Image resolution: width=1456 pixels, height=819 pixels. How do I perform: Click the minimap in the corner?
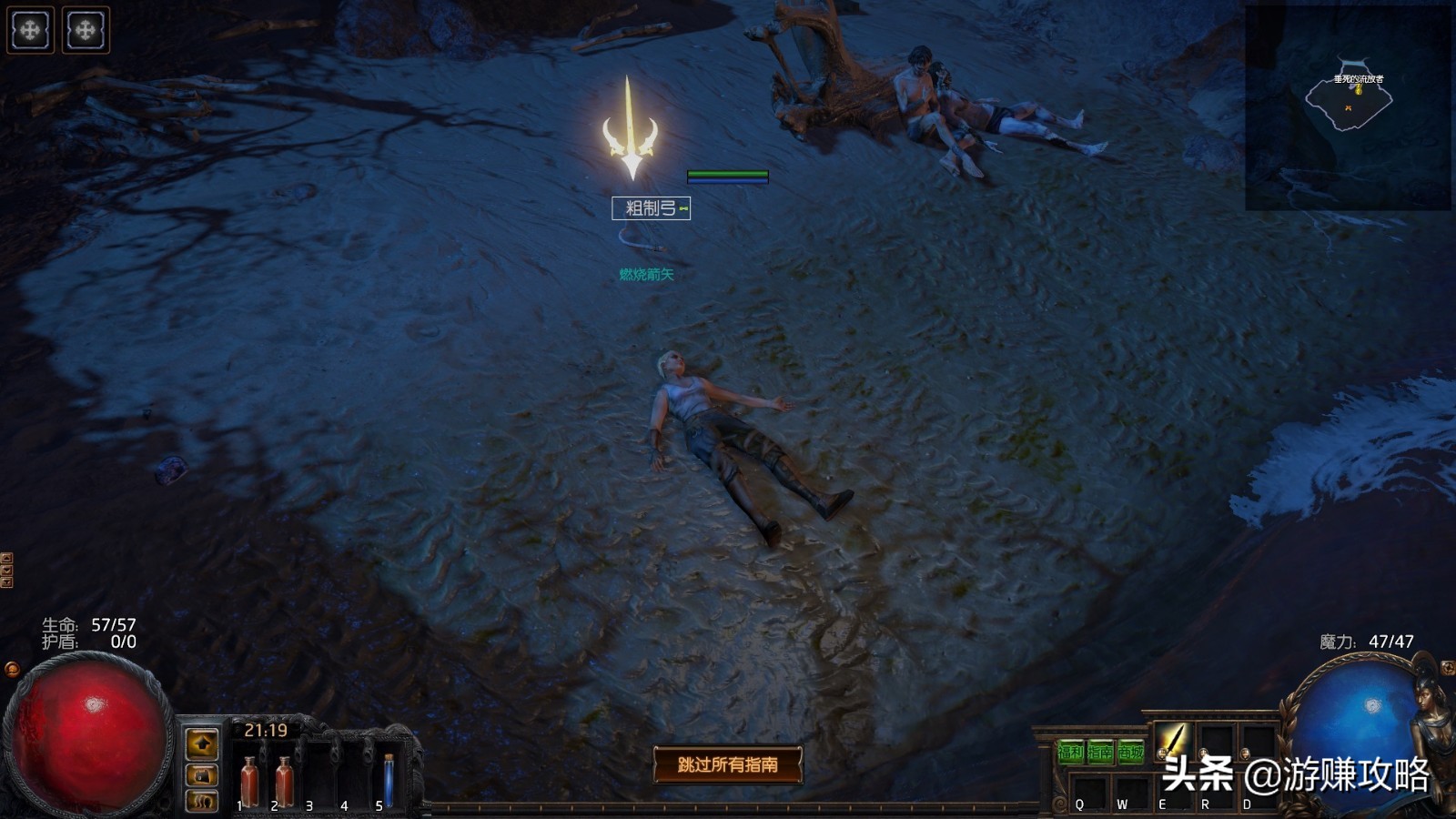pyautogui.click(x=1348, y=107)
